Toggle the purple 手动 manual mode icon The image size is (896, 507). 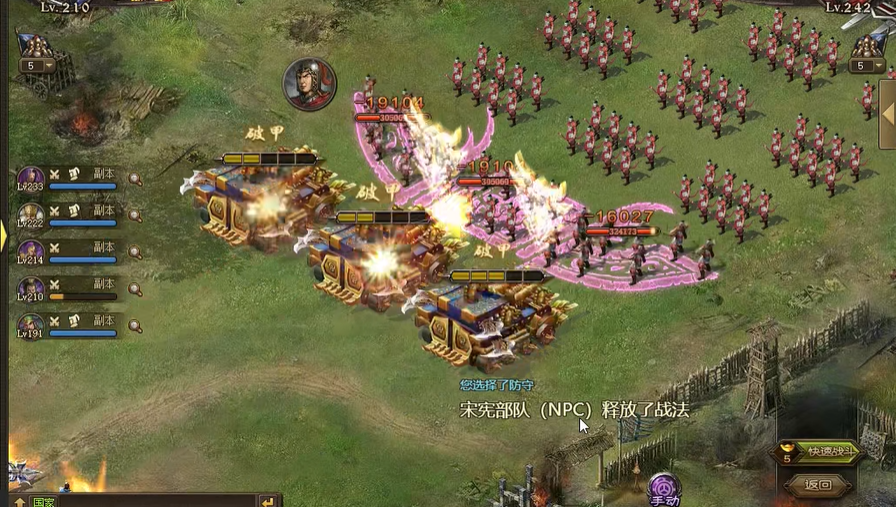[x=664, y=489]
